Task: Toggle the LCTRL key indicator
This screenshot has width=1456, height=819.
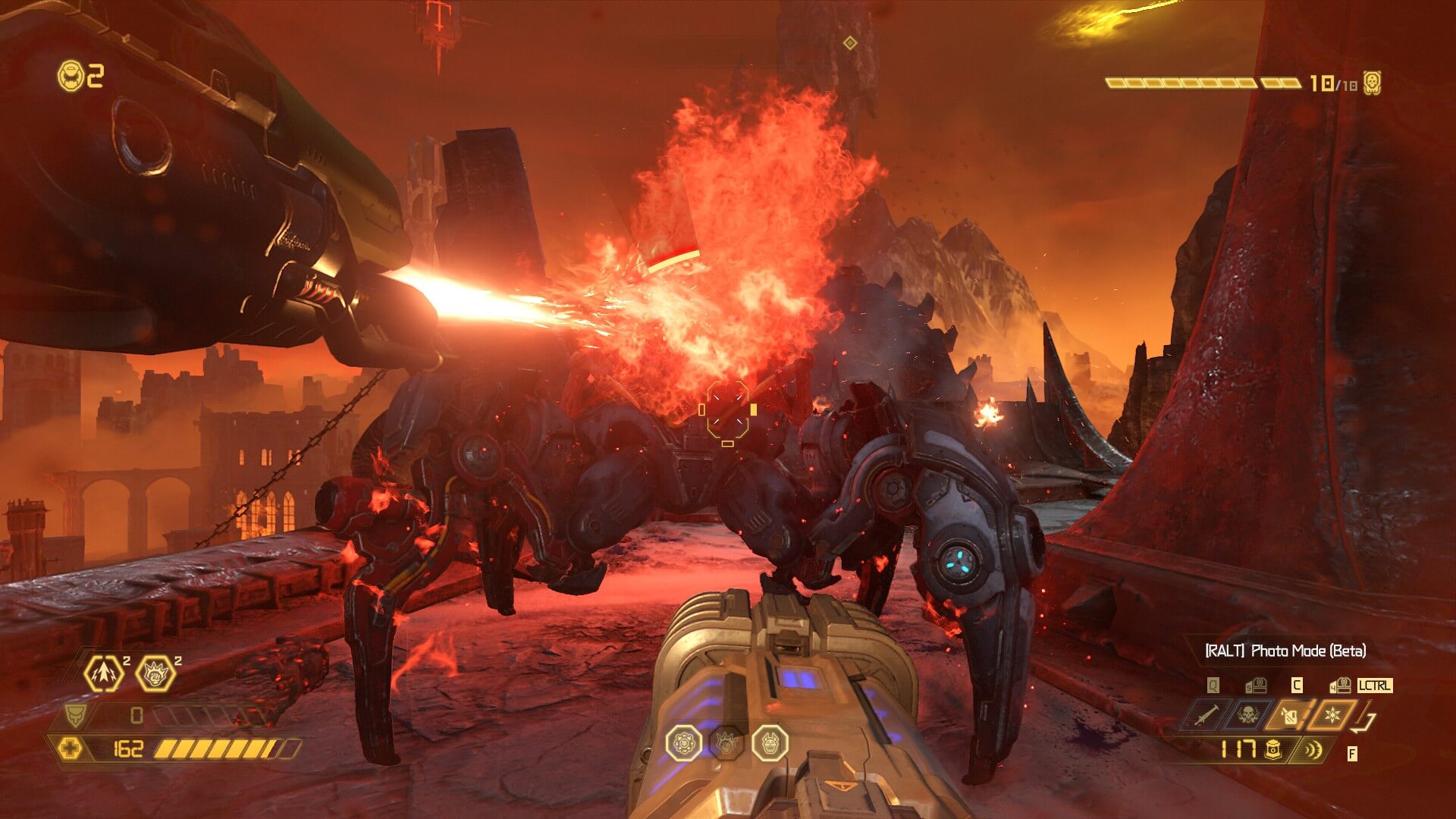Action: pos(1376,686)
